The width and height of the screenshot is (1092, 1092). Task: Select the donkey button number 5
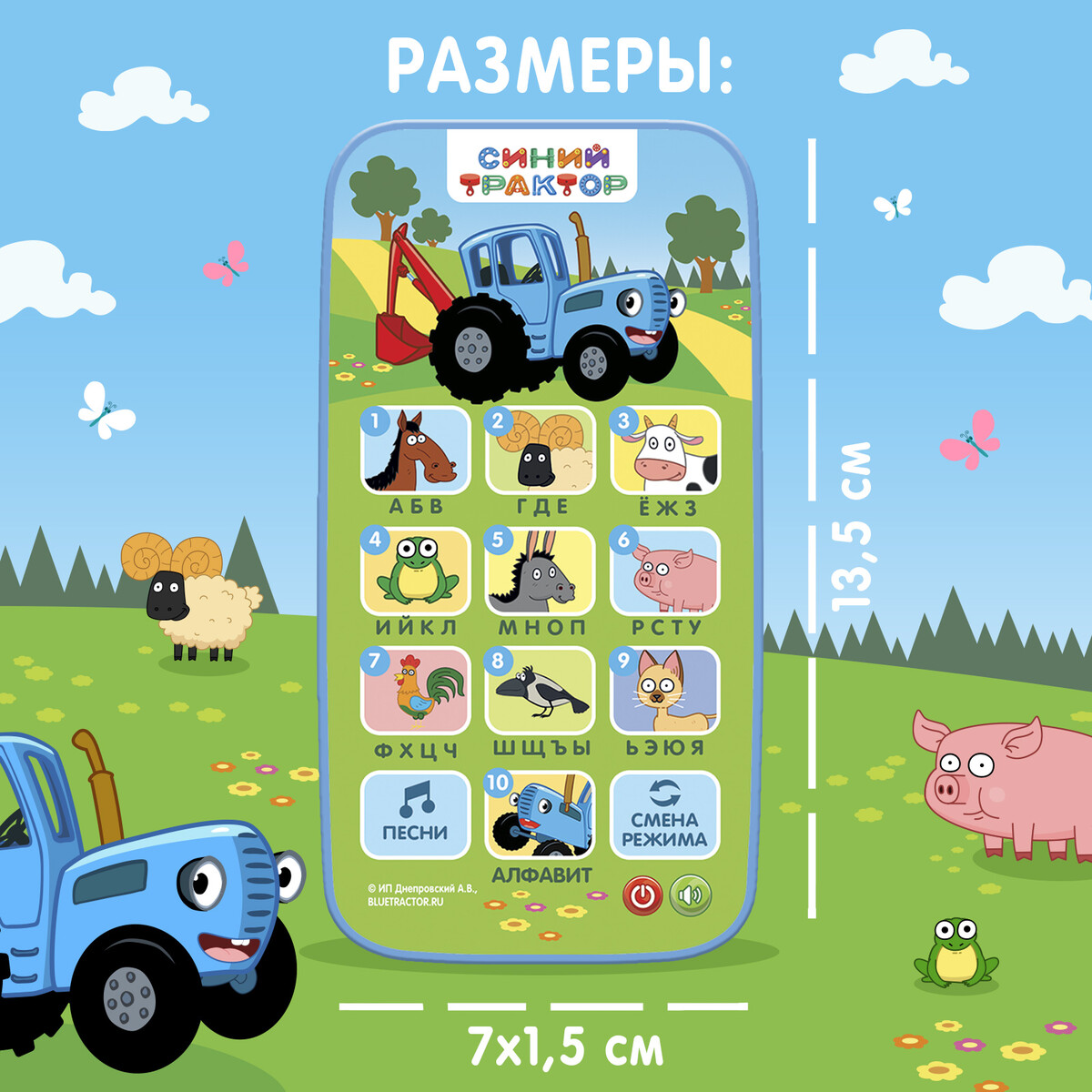click(540, 571)
